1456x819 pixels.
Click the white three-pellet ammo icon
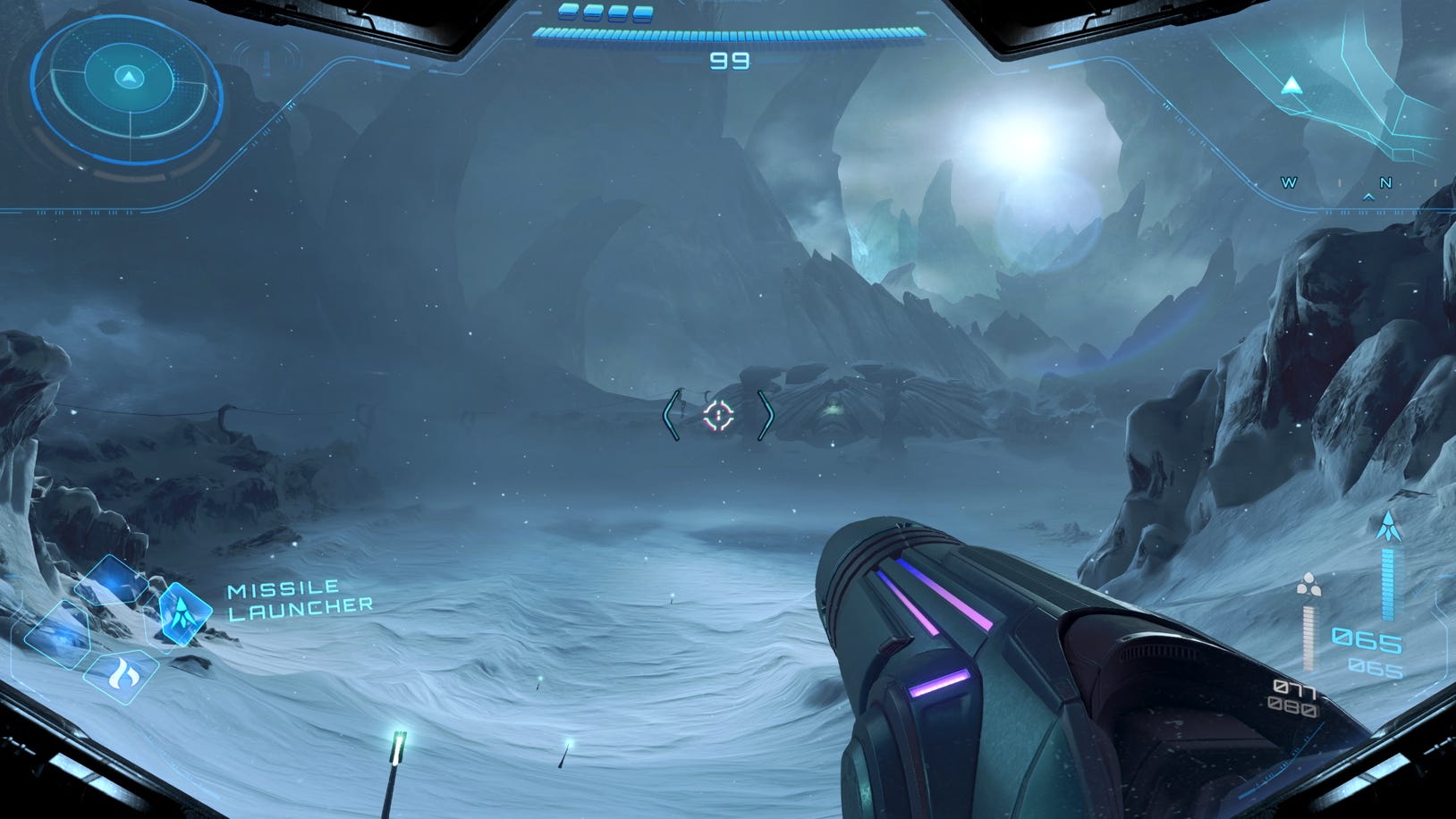(x=1308, y=585)
